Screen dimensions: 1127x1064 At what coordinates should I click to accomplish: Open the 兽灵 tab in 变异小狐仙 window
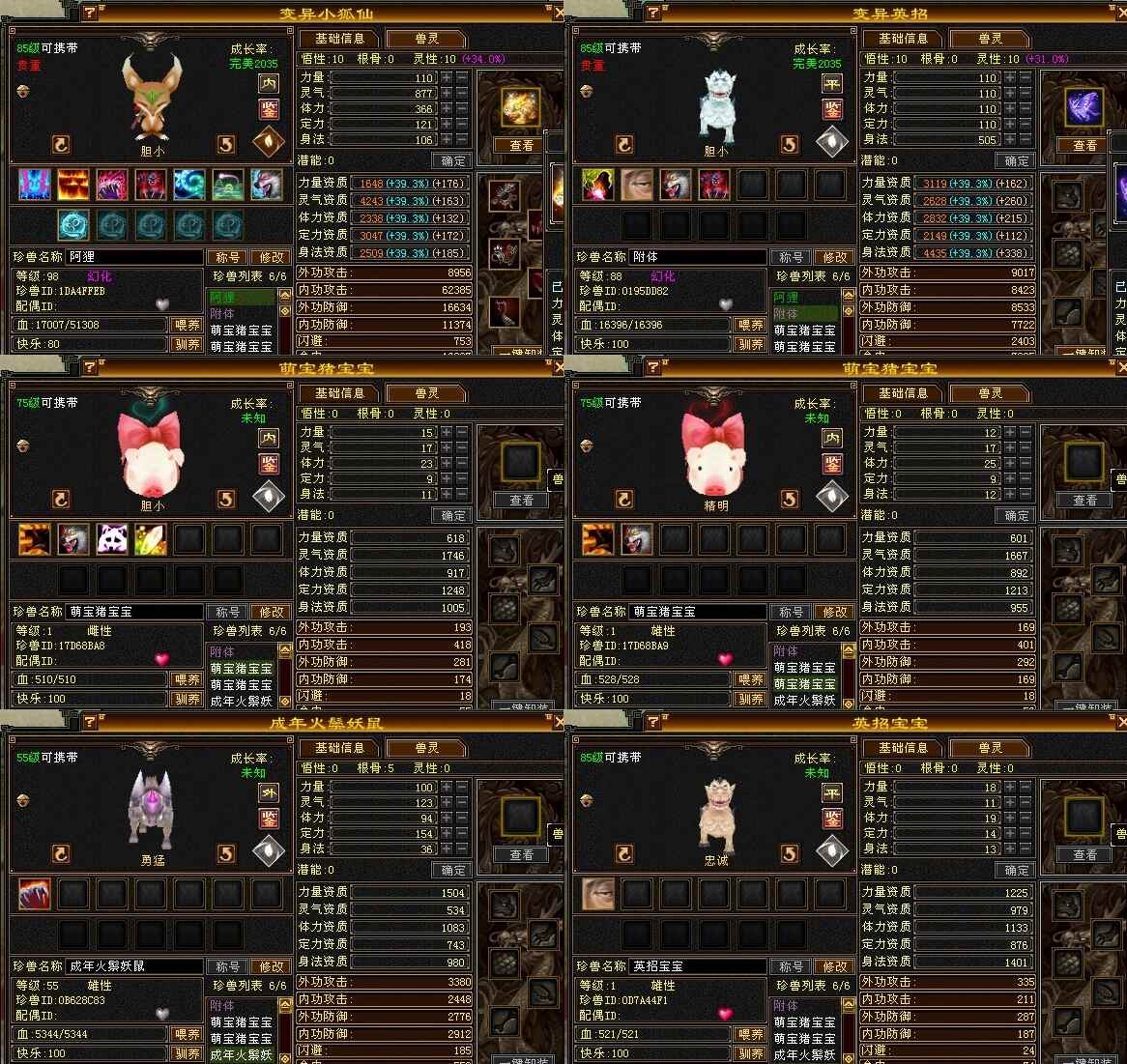point(426,39)
